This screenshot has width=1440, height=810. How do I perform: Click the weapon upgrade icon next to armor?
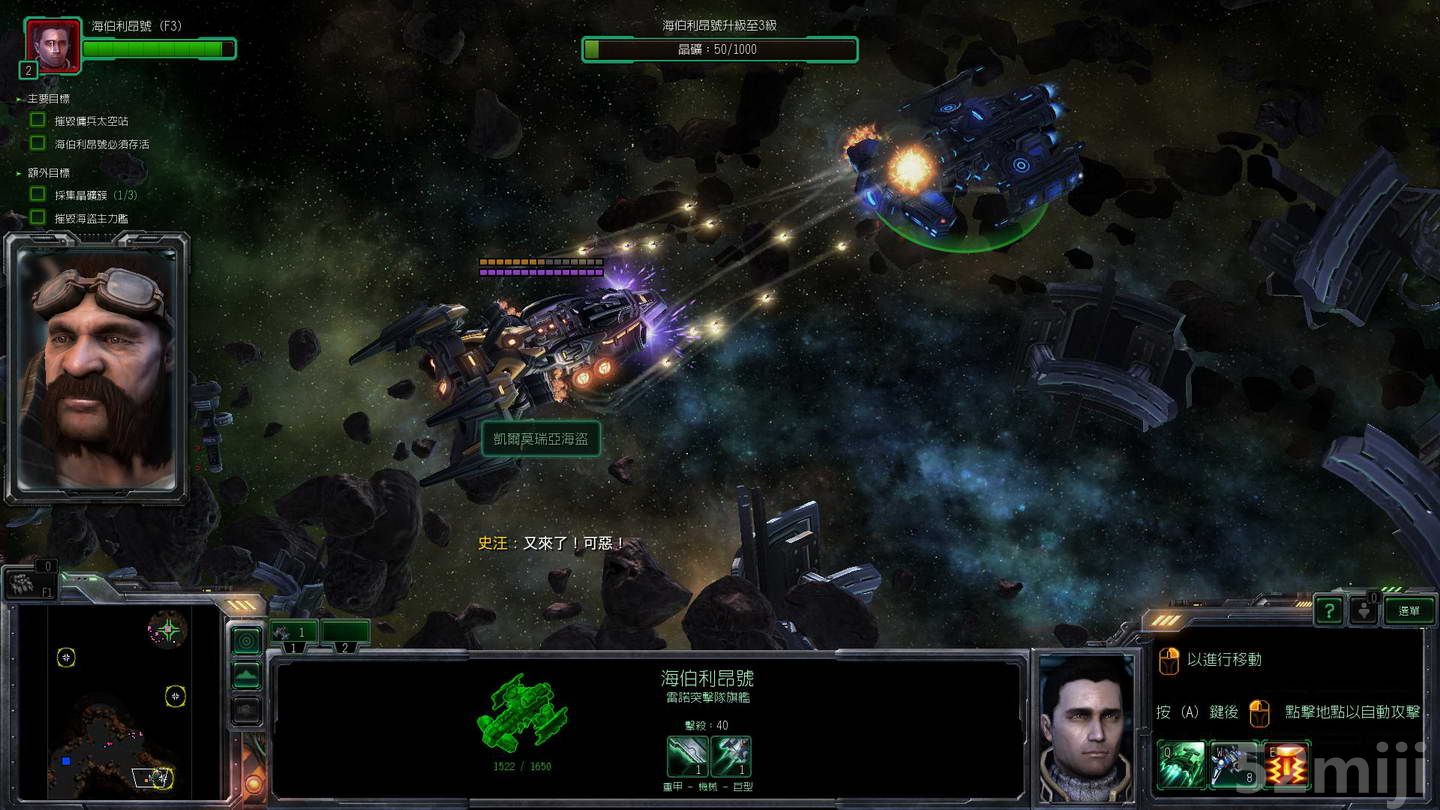732,755
